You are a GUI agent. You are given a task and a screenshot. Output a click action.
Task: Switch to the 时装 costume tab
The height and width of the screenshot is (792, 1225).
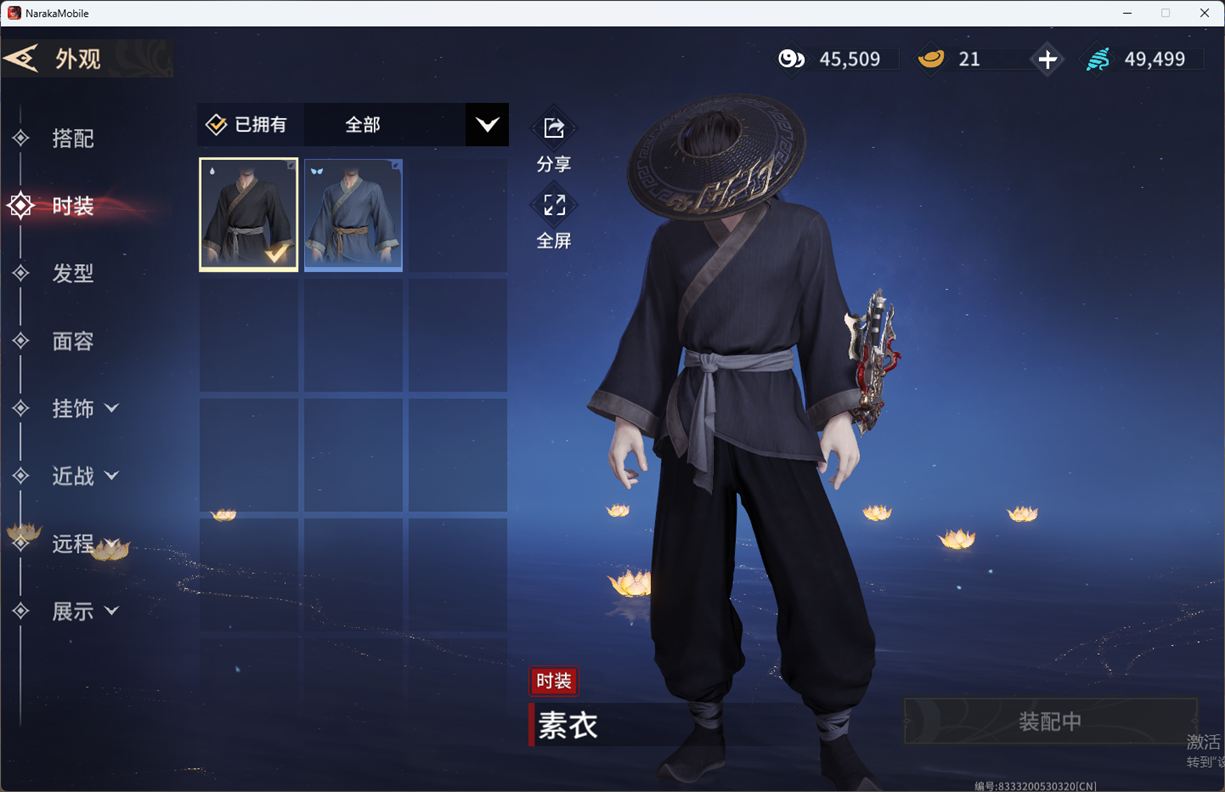click(x=72, y=206)
